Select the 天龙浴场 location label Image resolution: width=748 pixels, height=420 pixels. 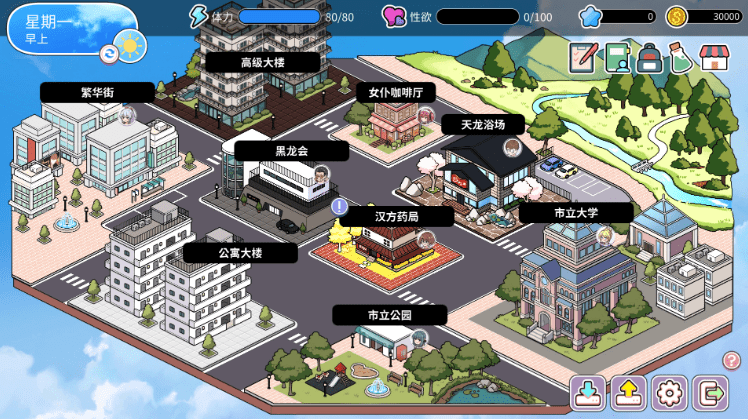(482, 124)
